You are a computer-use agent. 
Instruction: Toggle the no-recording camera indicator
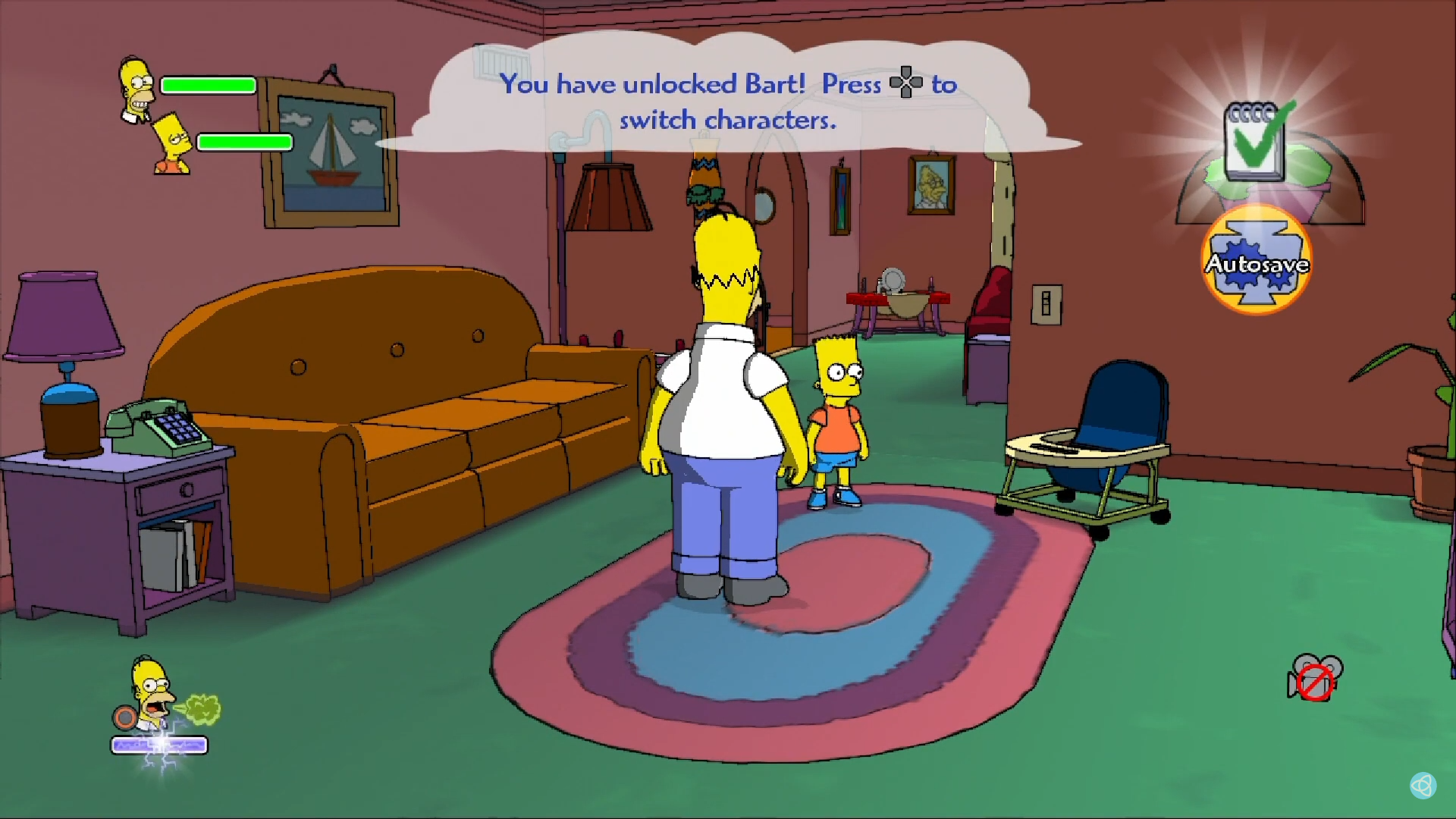point(1314,681)
